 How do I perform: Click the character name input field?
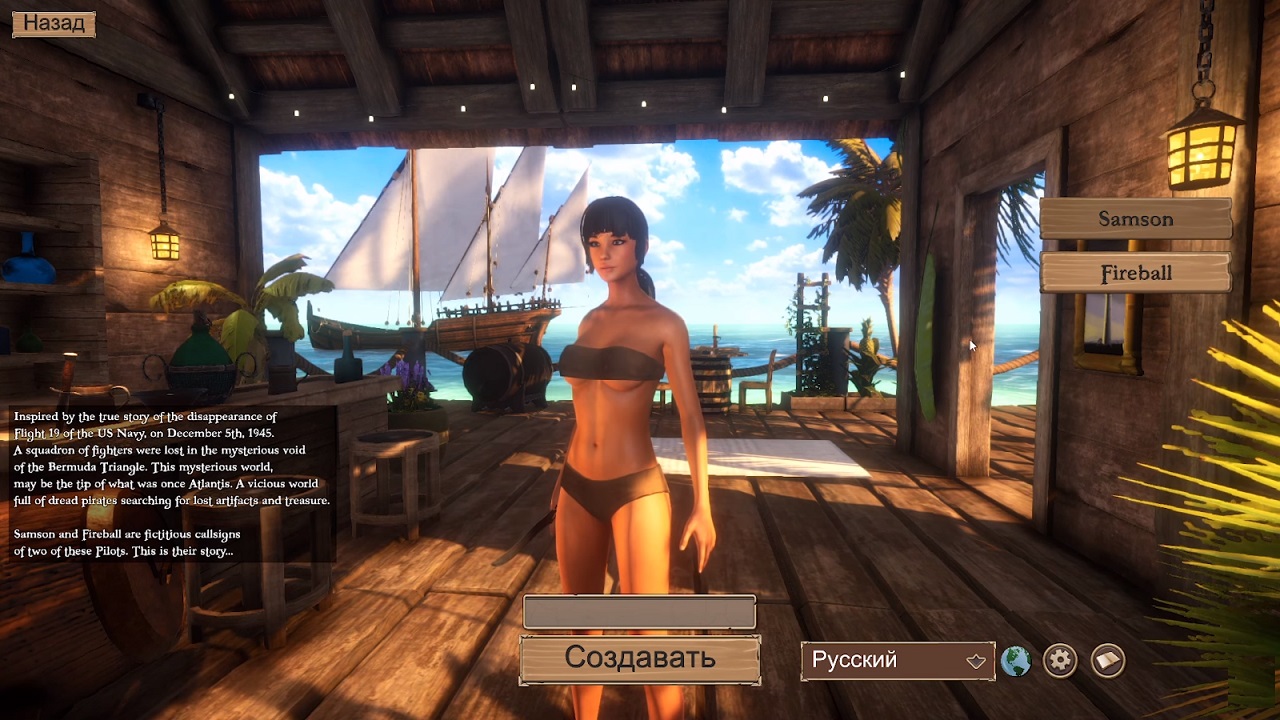click(639, 612)
